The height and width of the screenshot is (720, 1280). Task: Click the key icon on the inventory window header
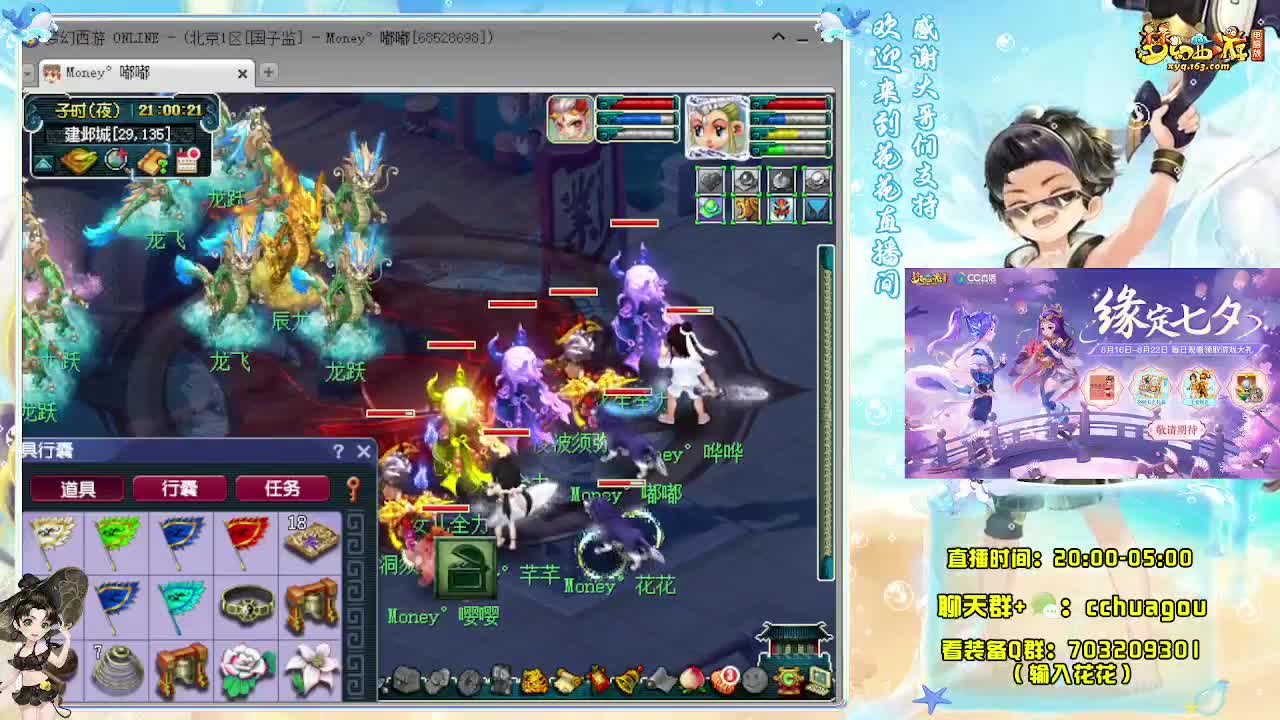click(354, 488)
